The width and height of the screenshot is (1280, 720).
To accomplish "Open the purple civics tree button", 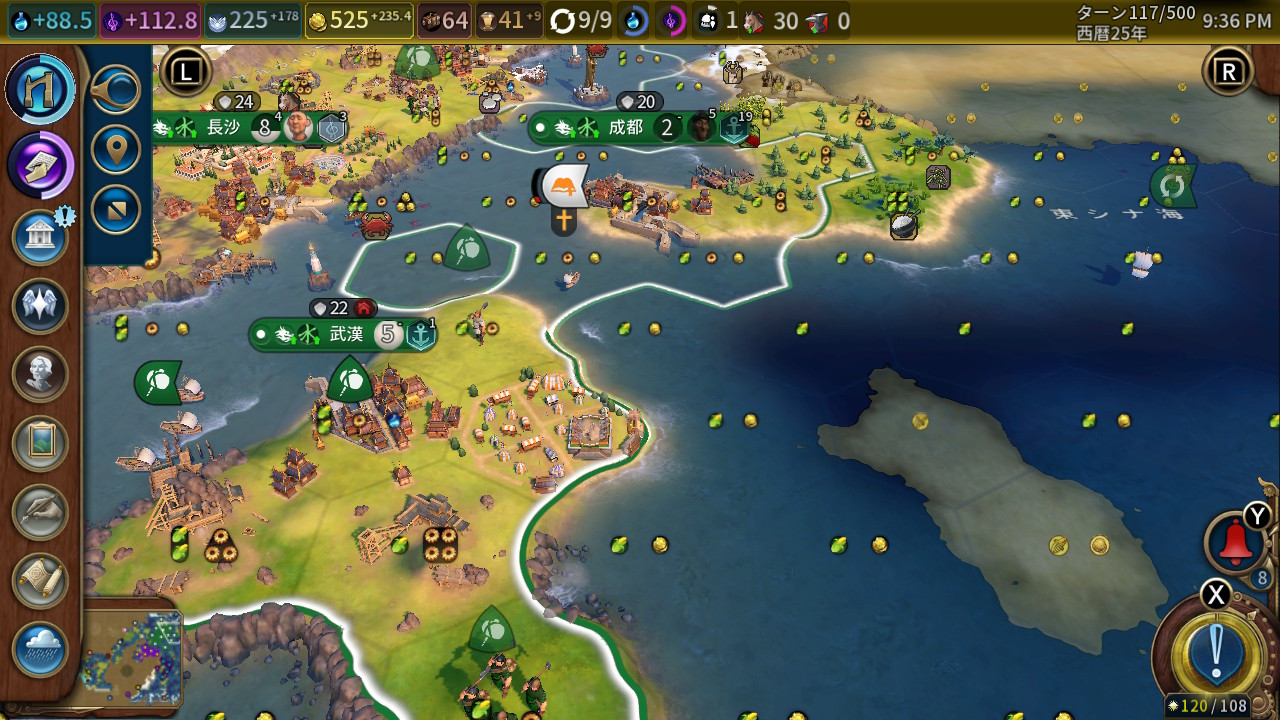I will (40, 164).
